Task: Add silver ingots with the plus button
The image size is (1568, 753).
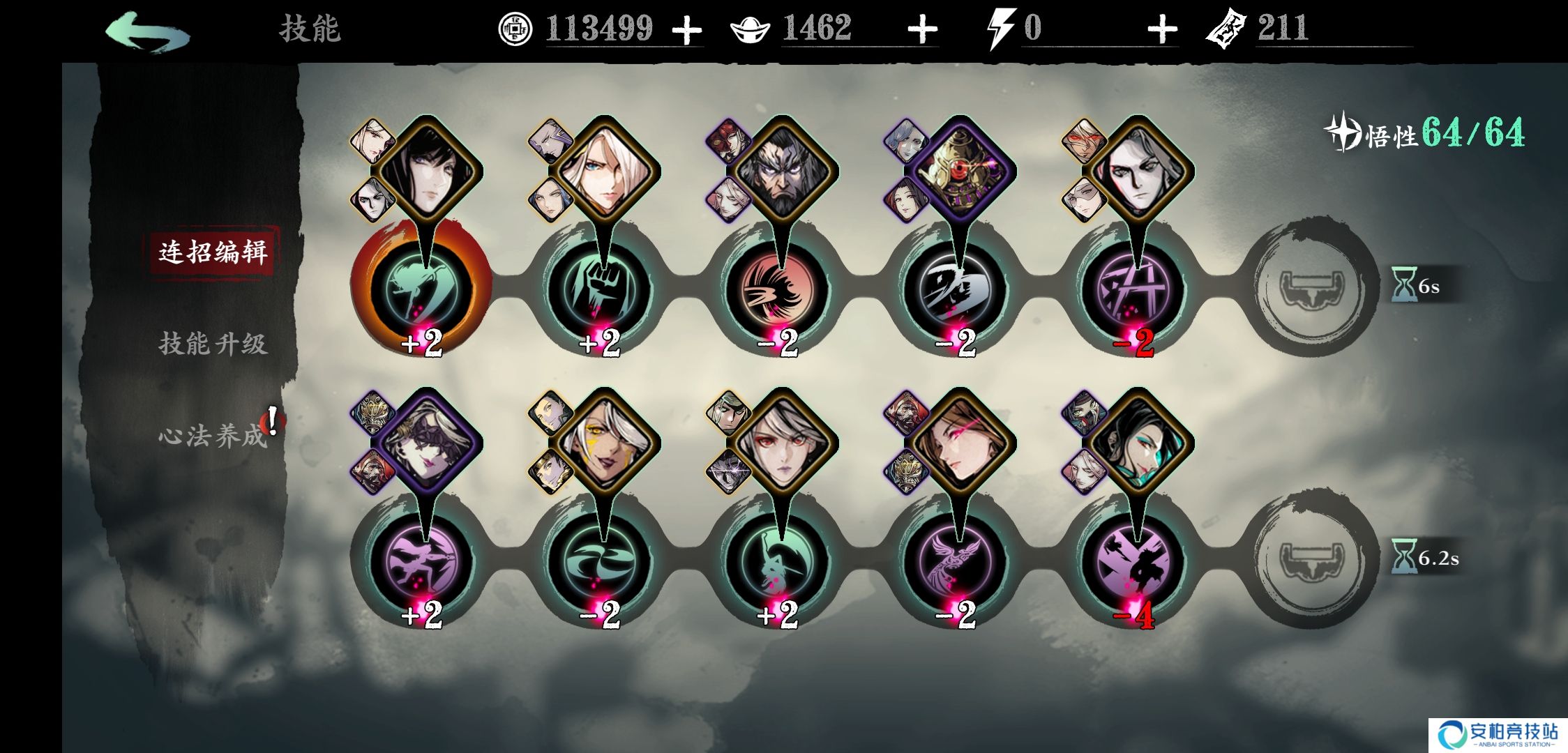Action: tap(922, 30)
